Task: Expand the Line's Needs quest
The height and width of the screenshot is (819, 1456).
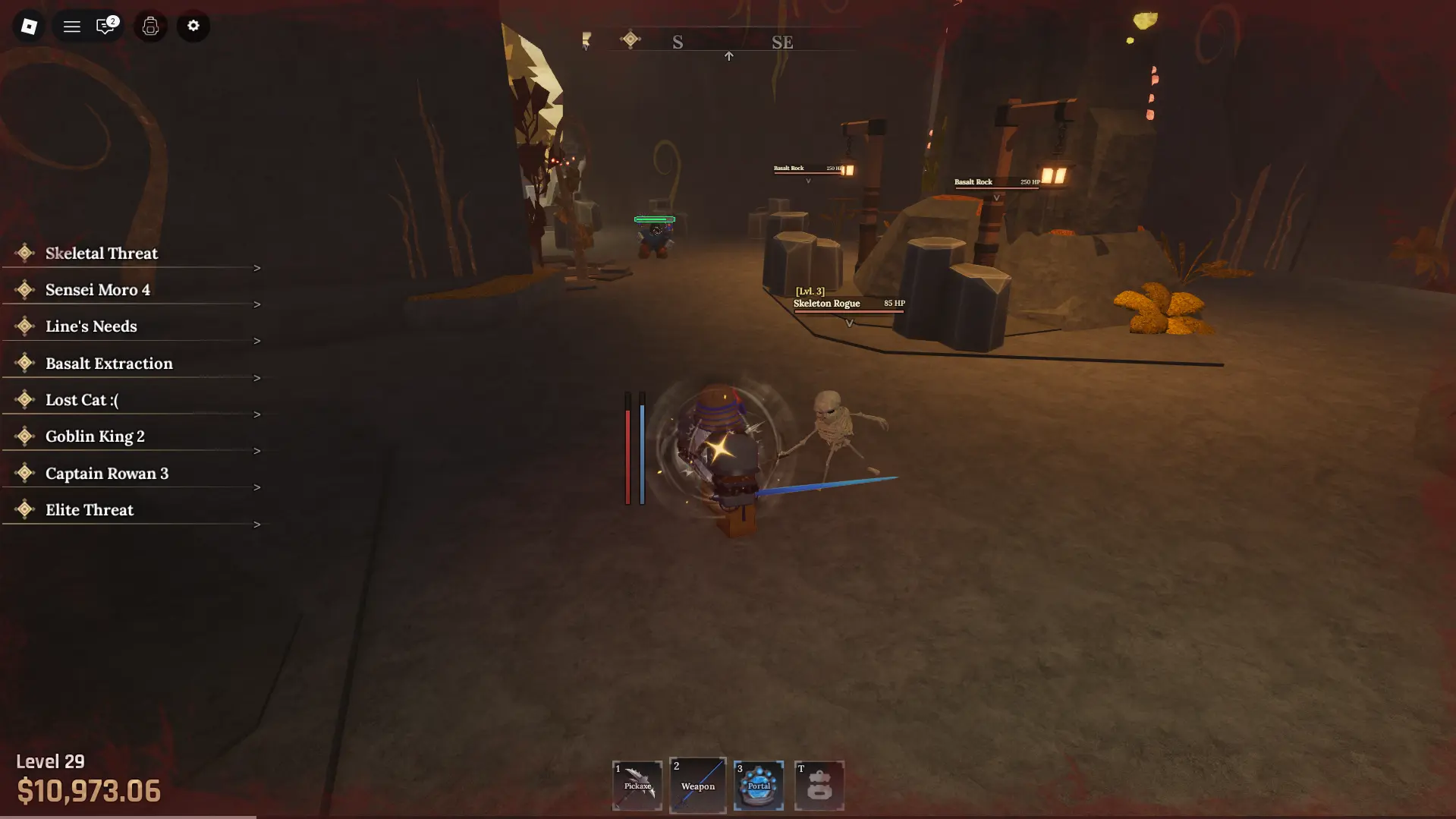Action: coord(91,326)
